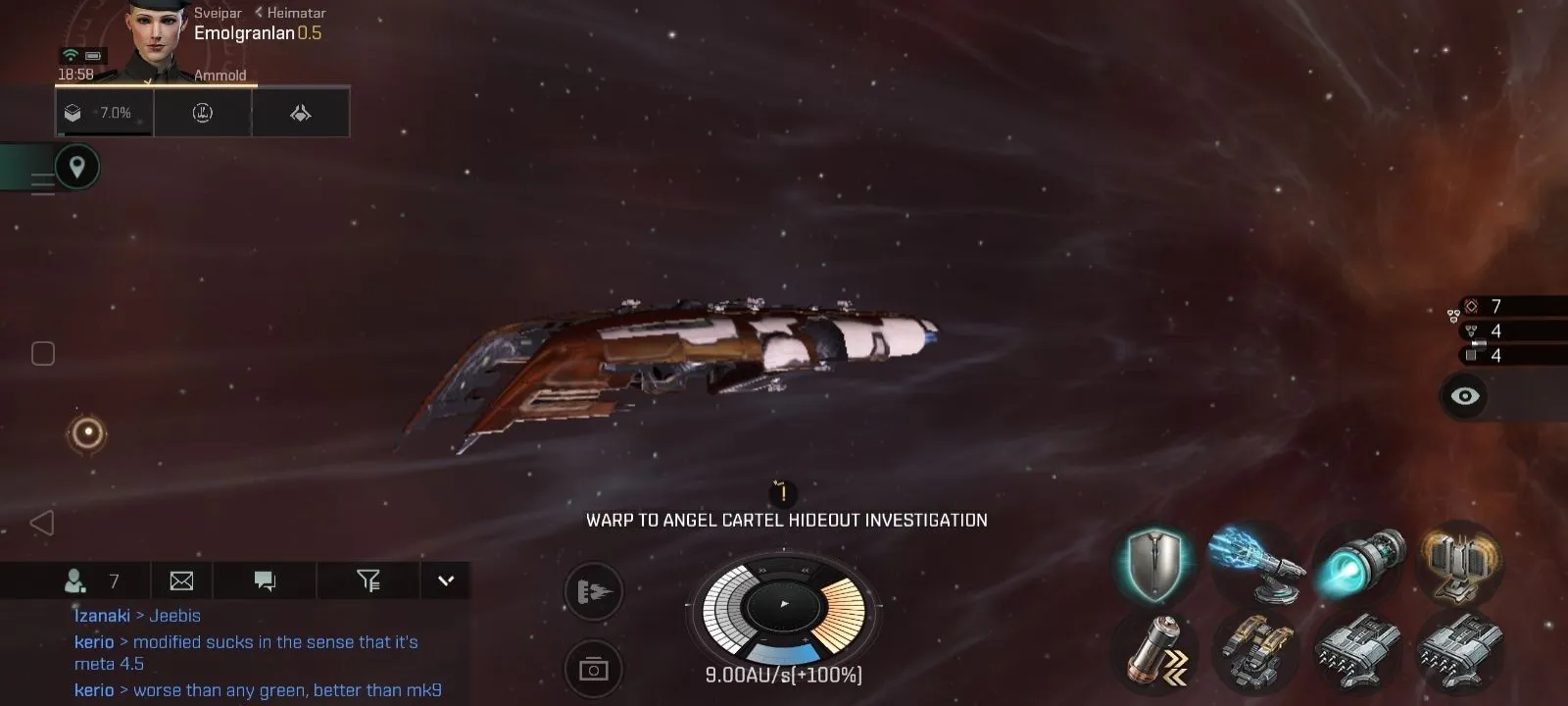Tap the autopilot ship button
1568x706 pixels.
coord(594,591)
